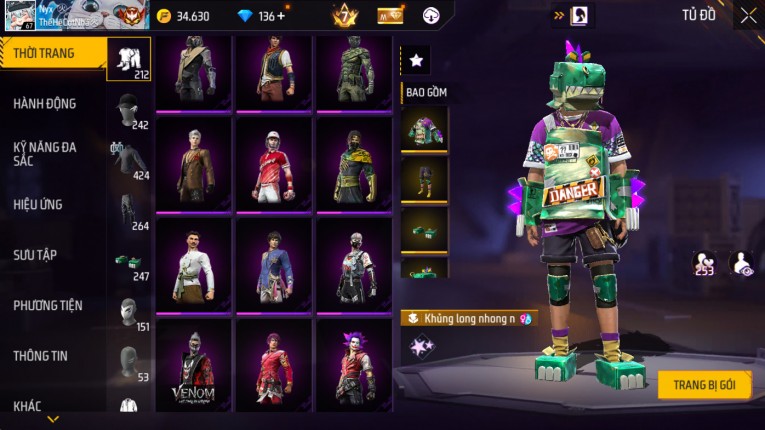Close the Tủ Đồ vault screen
The image size is (765, 430).
click(x=748, y=16)
